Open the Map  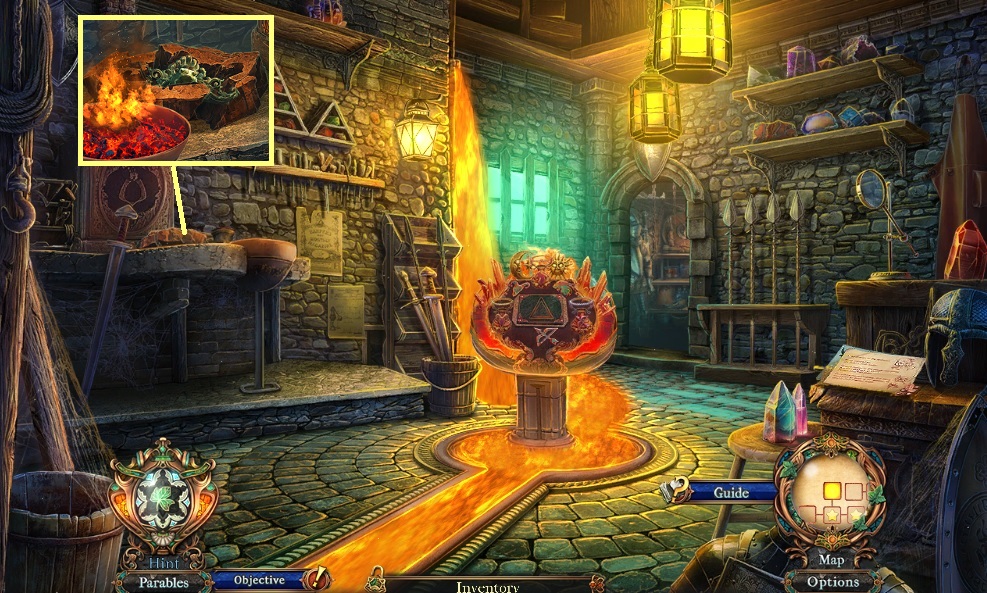click(x=830, y=560)
